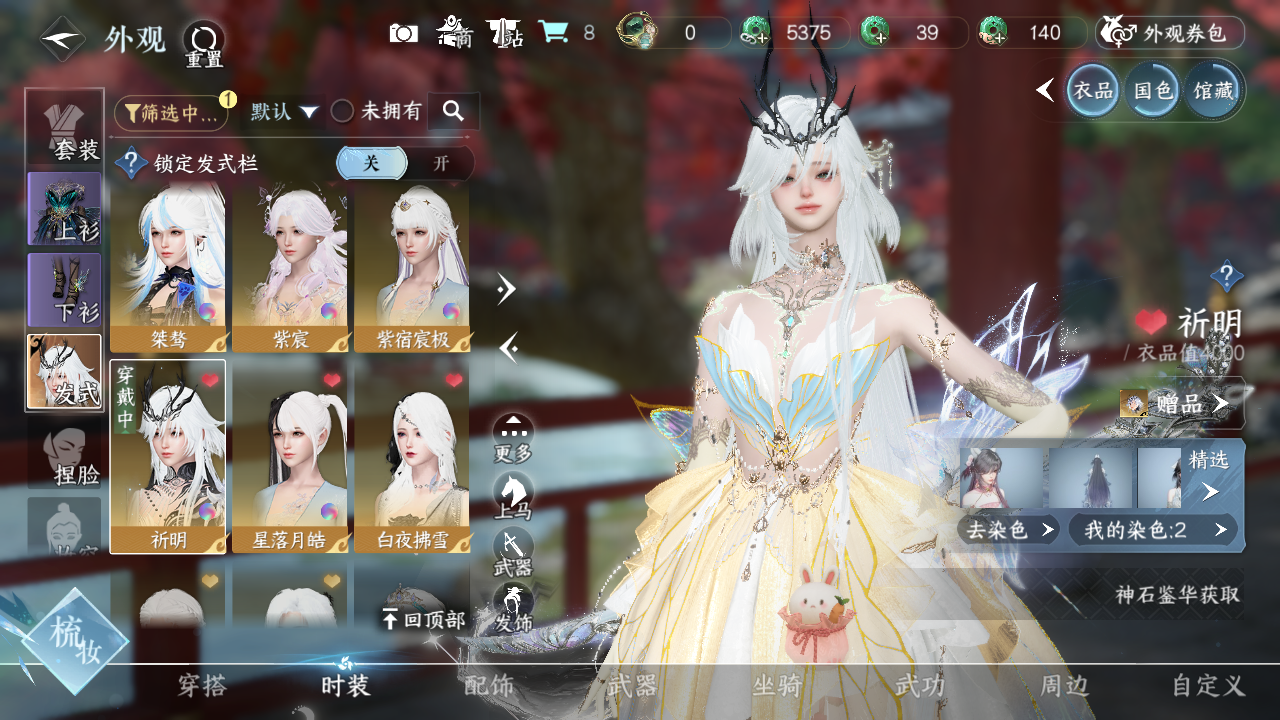Switch to the 配饰 accessories tab
The image size is (1280, 720).
[489, 686]
